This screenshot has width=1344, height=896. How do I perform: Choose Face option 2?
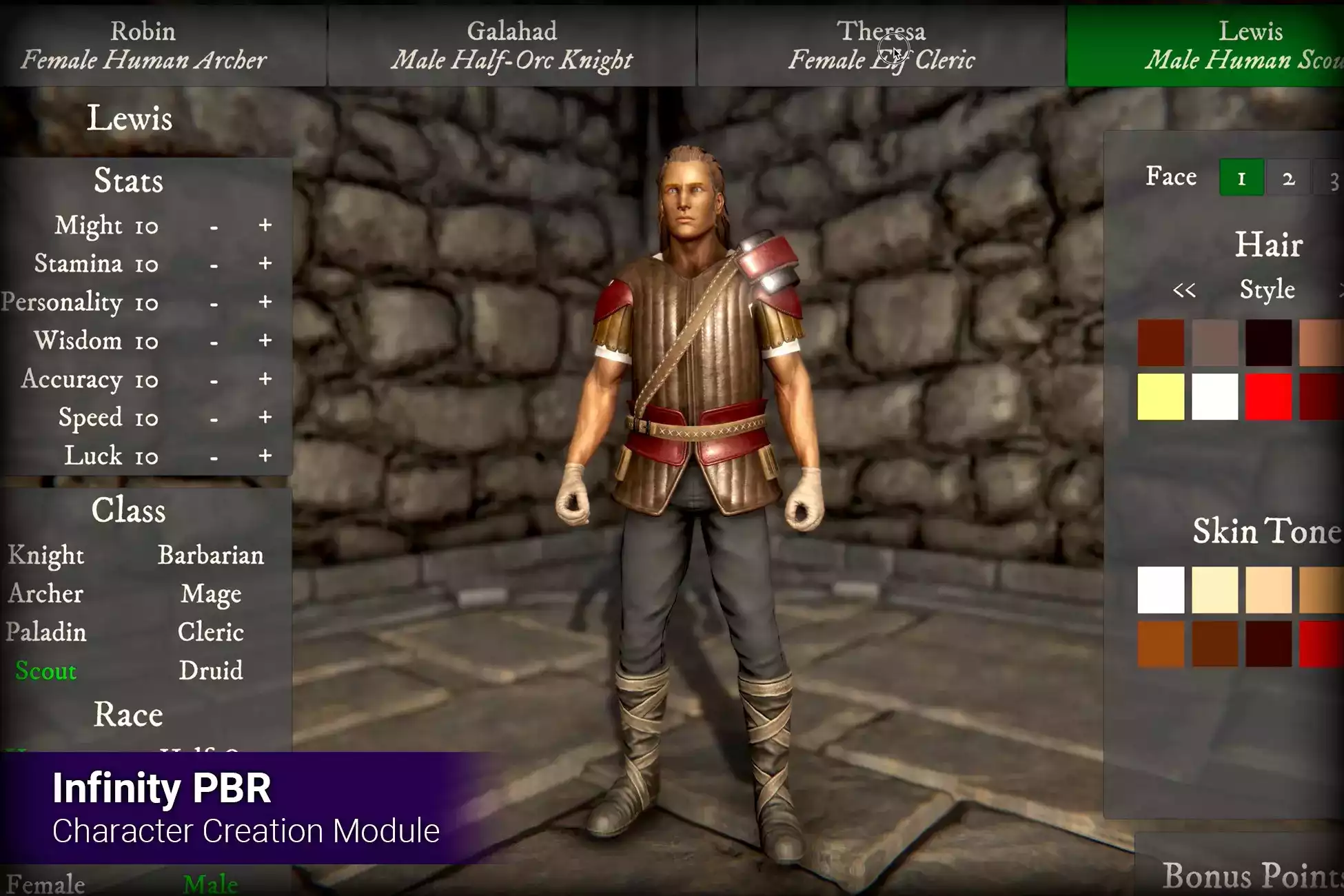tap(1288, 179)
